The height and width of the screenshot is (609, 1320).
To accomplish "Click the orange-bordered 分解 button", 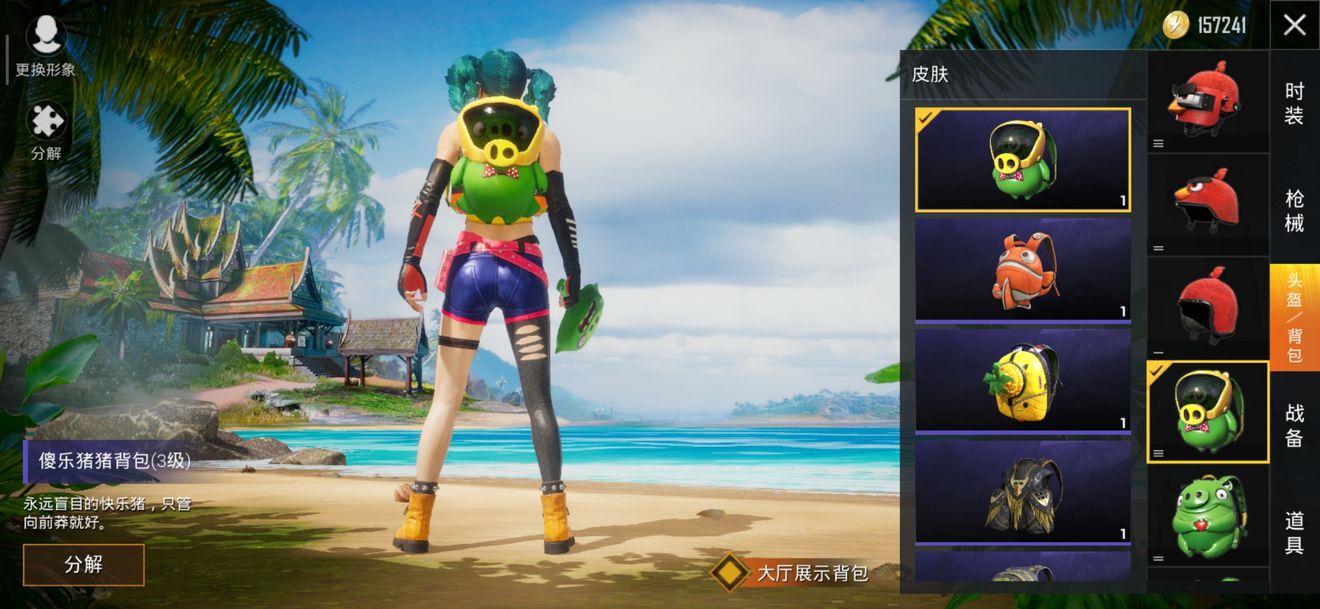I will pyautogui.click(x=84, y=564).
